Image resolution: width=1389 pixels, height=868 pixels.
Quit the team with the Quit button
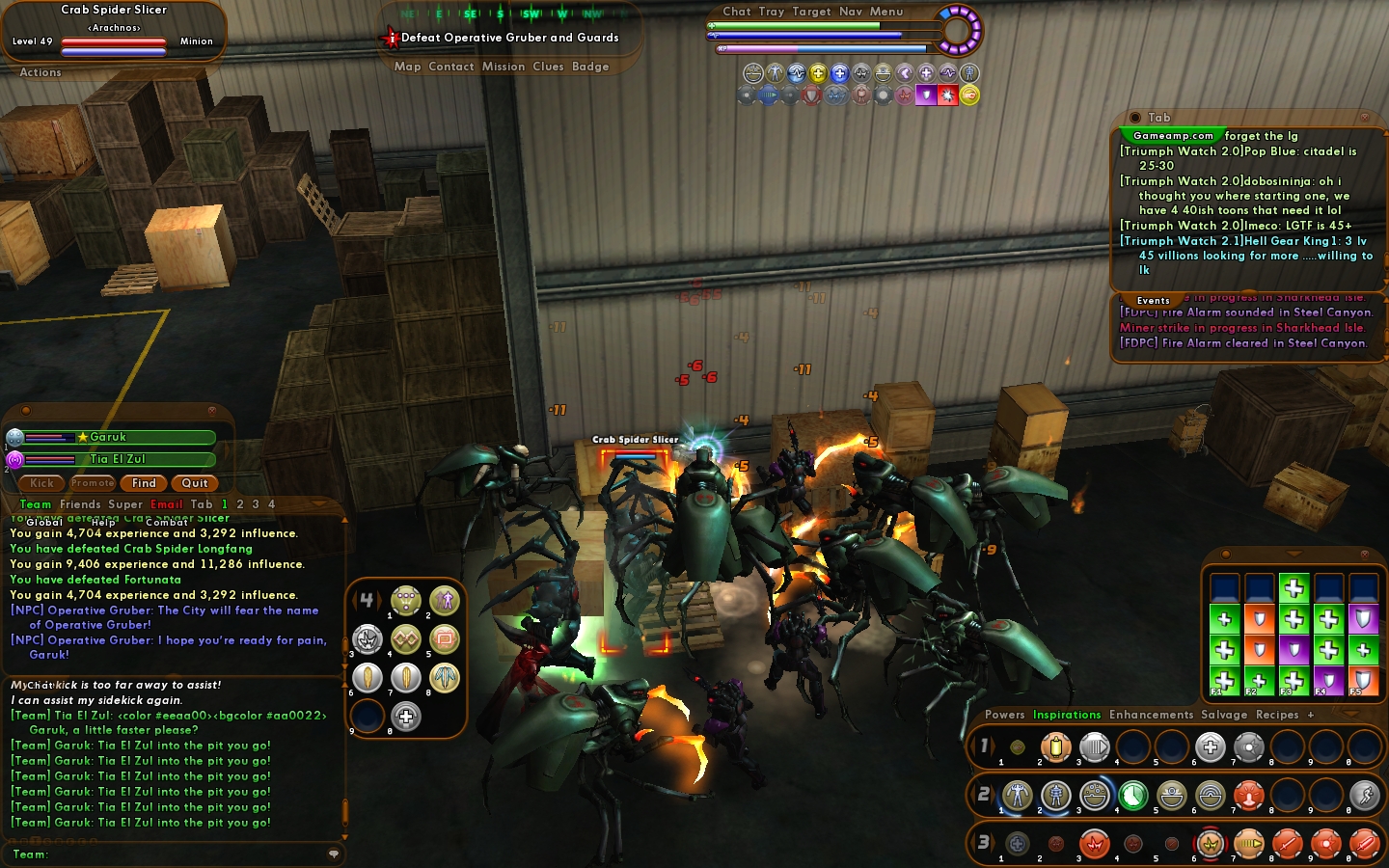(195, 483)
